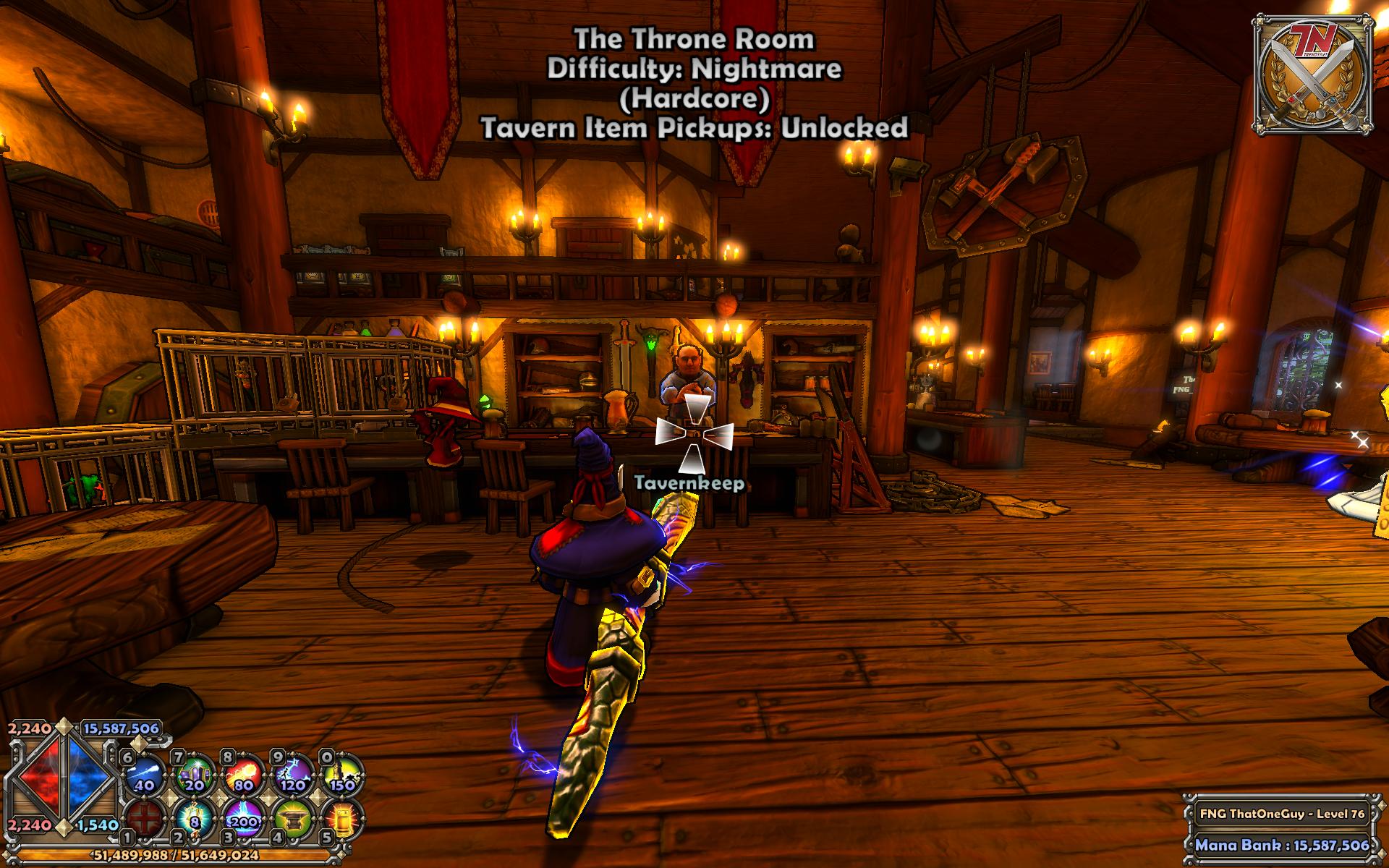Choose the magic blockade defense, cost 20
1389x868 pixels.
pyautogui.click(x=194, y=775)
